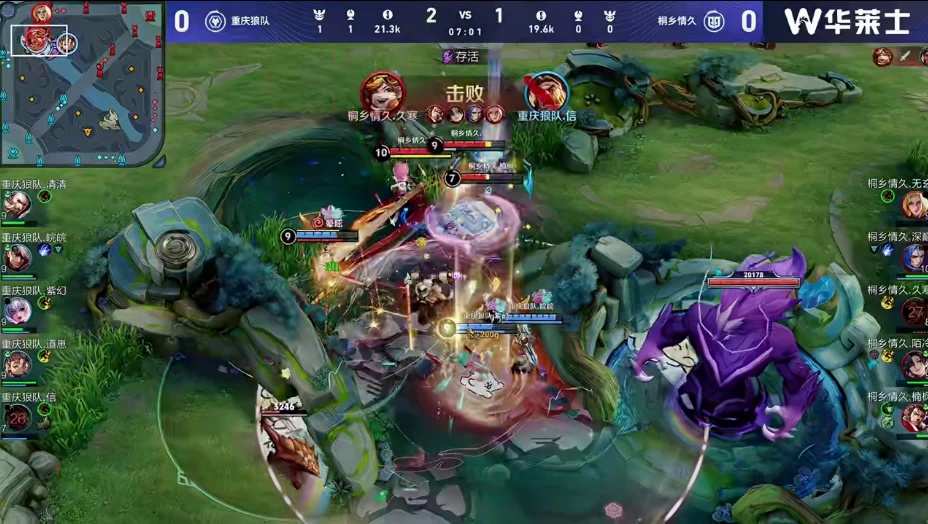
Task: Click the minimap in the corner
Action: (x=81, y=83)
